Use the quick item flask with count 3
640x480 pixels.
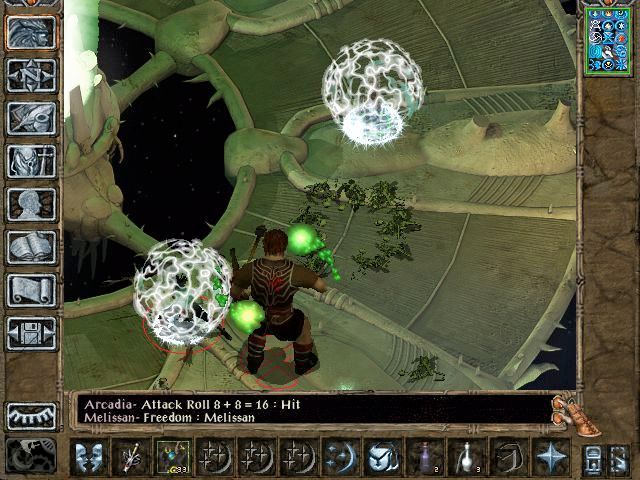[x=466, y=456]
